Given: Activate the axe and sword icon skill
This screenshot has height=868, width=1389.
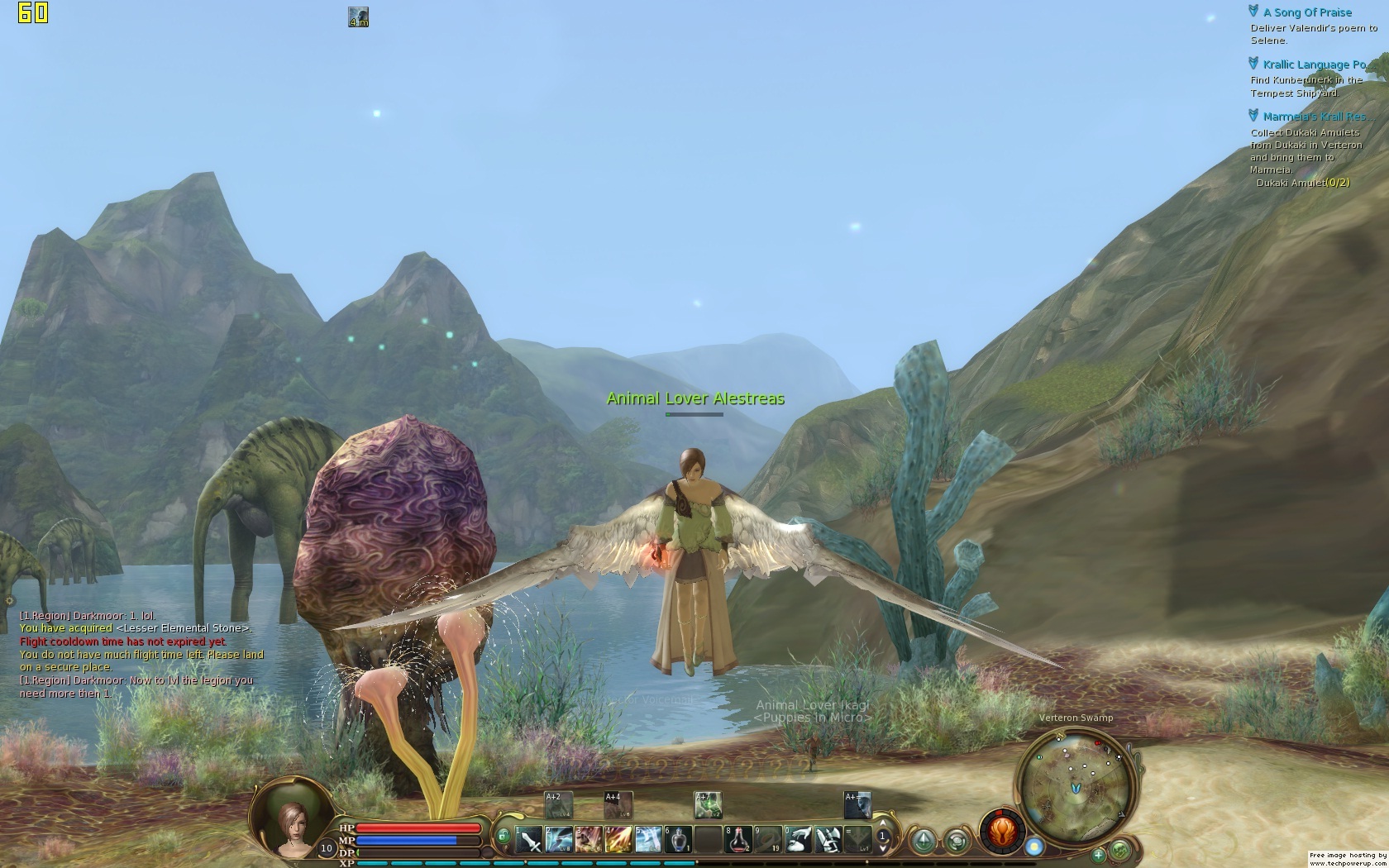Looking at the screenshot, I should click(x=828, y=839).
